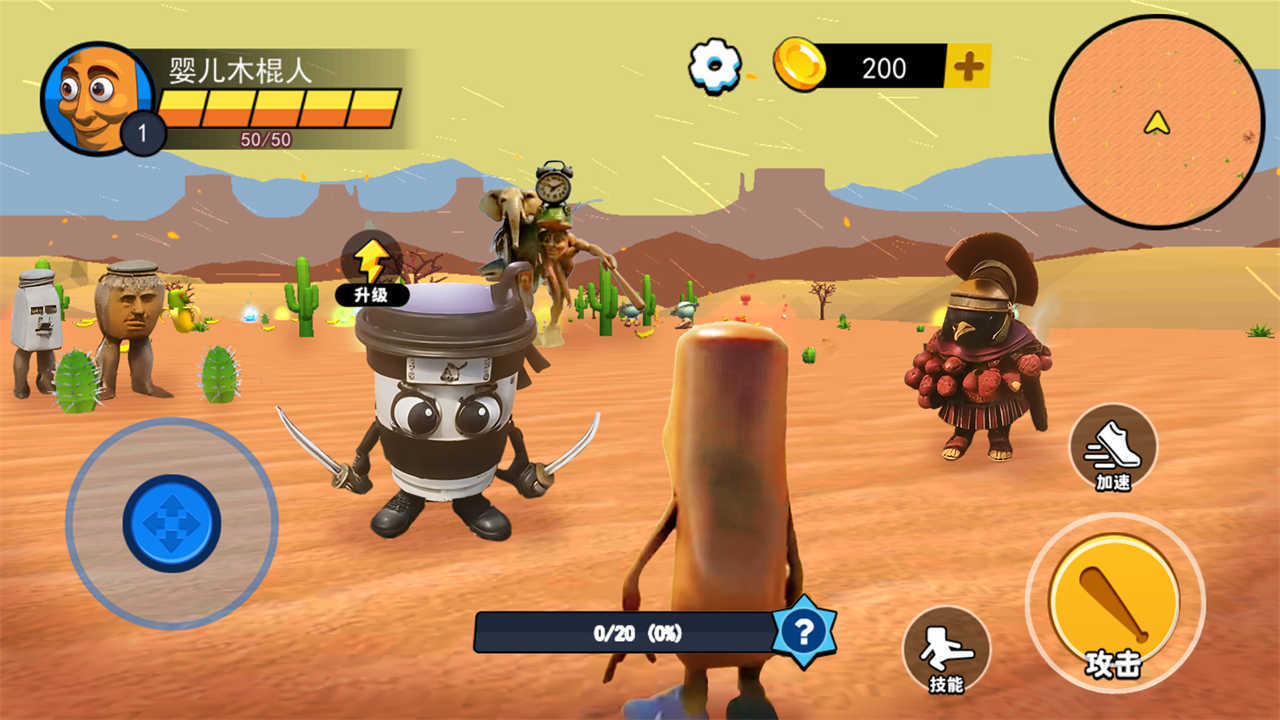Viewport: 1280px width, 720px height.
Task: Show help via the blue question mark badge
Action: [803, 631]
